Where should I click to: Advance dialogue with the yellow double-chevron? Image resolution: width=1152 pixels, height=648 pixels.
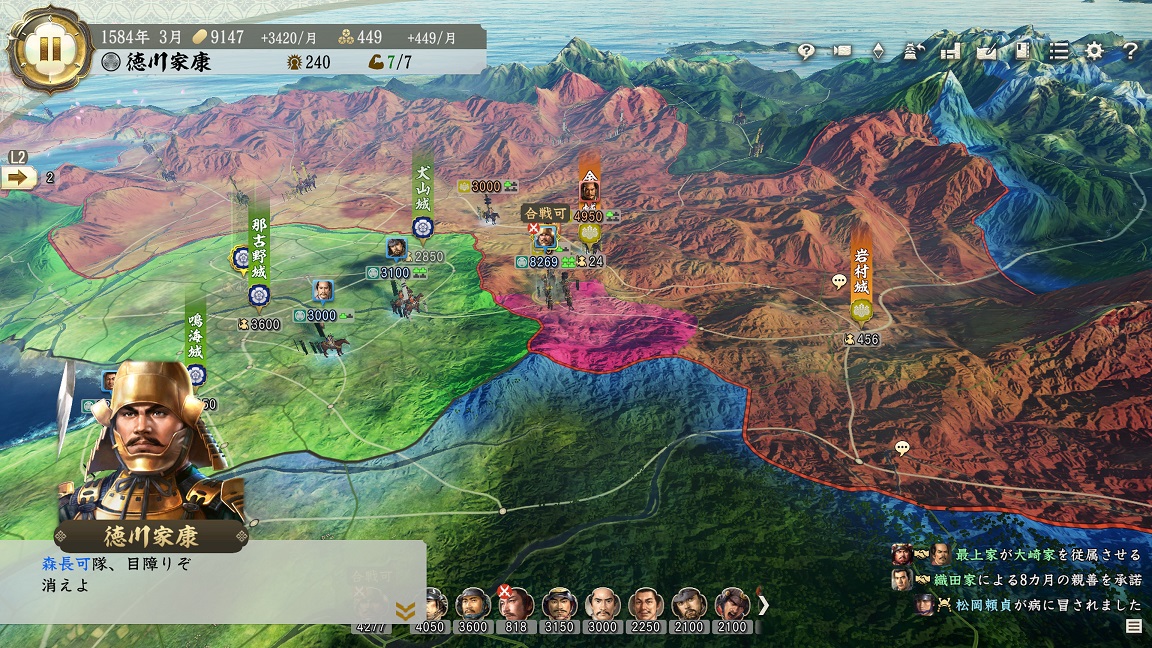click(x=405, y=610)
